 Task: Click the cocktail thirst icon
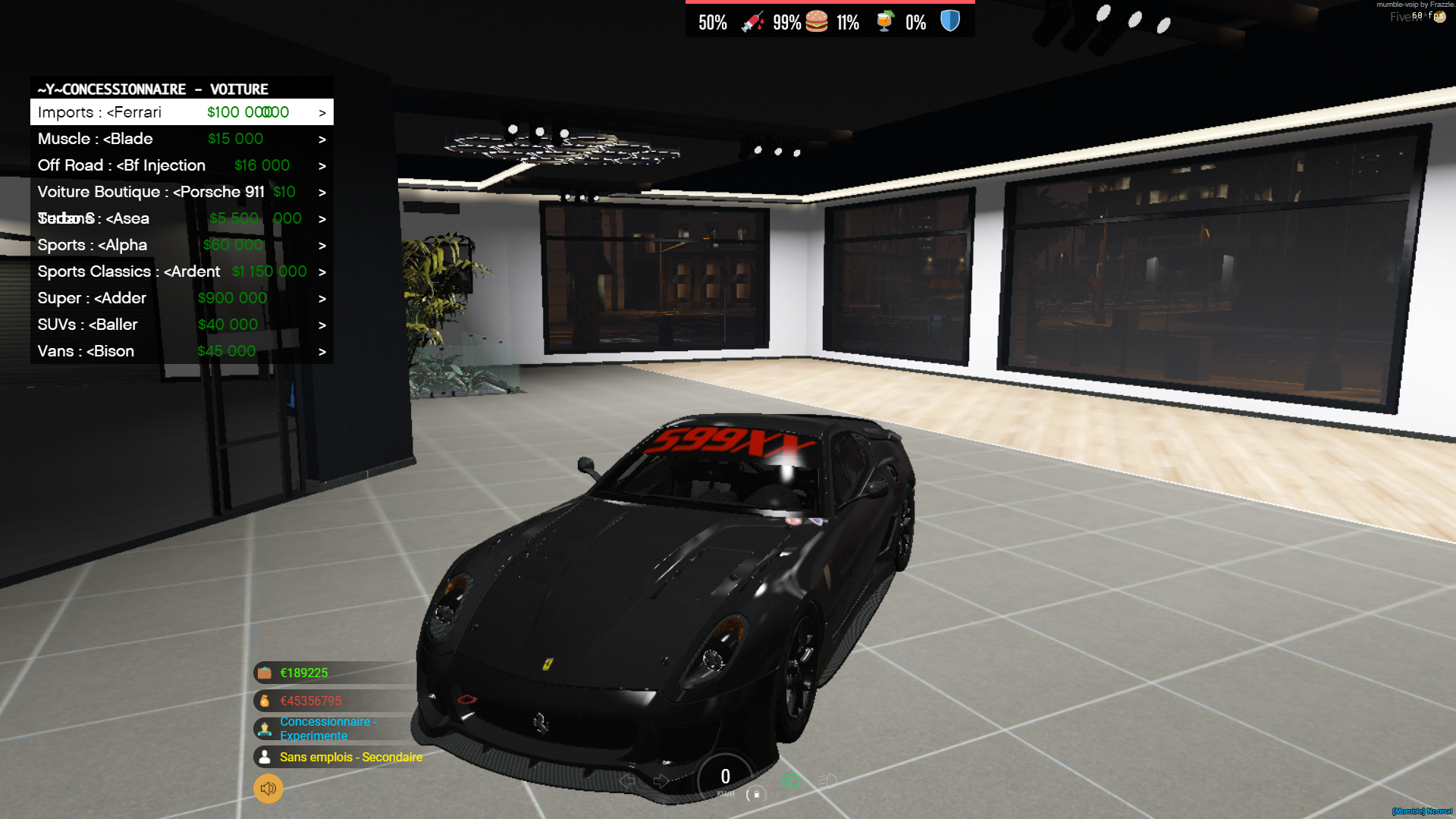coord(885,22)
